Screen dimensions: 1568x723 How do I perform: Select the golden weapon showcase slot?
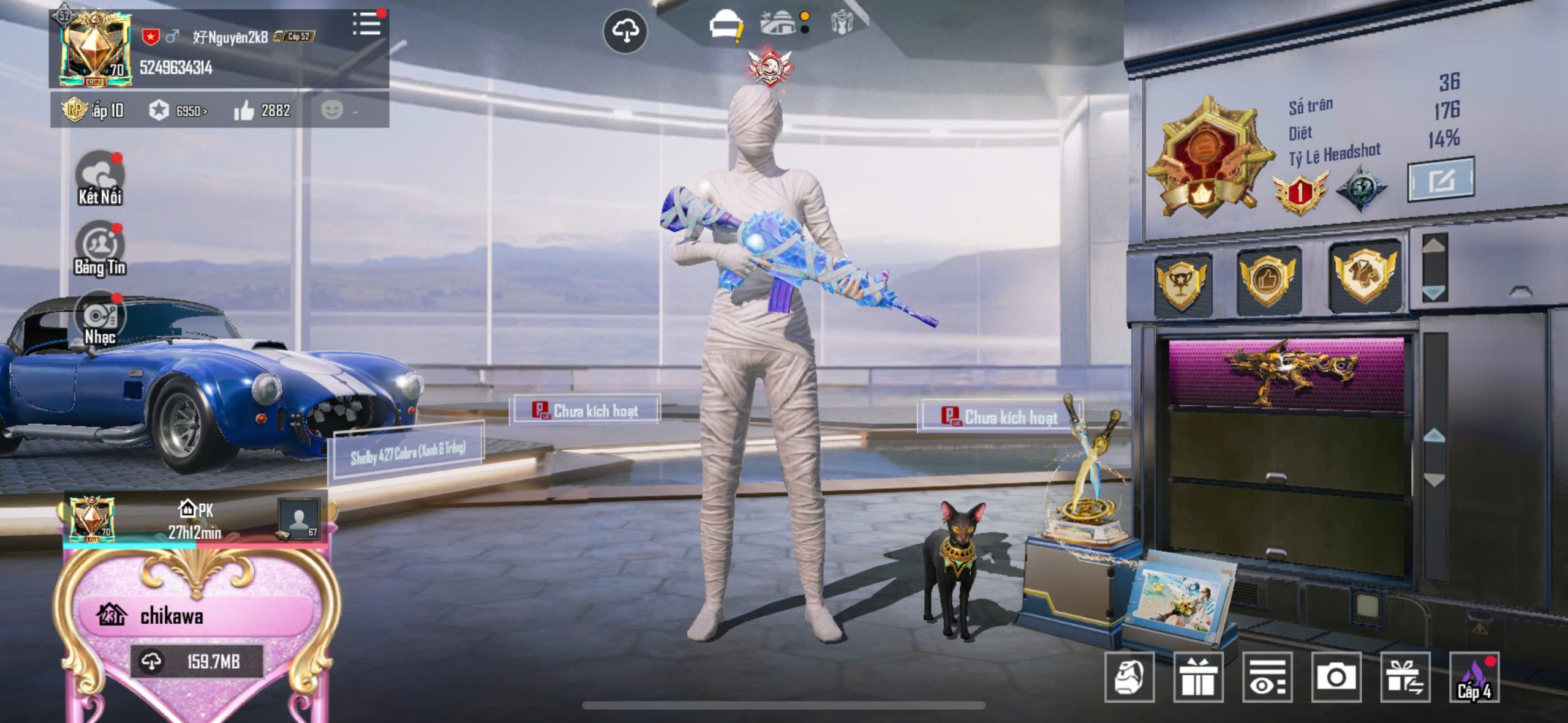click(1286, 372)
